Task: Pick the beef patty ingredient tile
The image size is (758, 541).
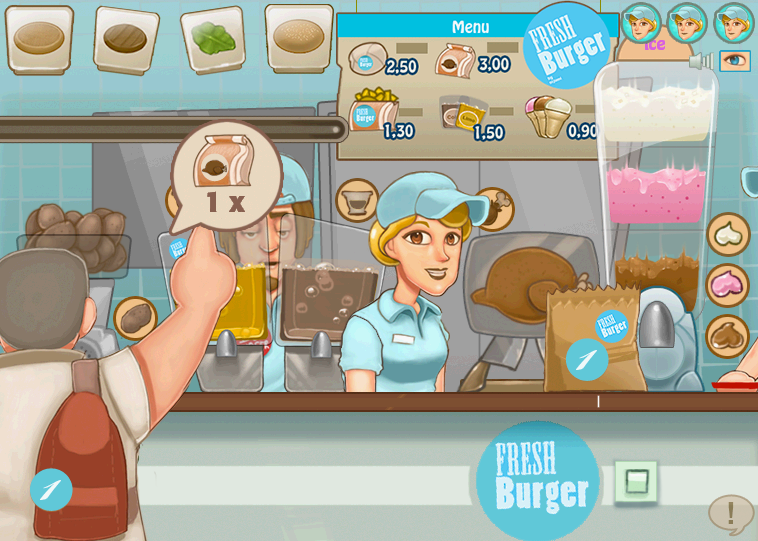Action: (126, 39)
